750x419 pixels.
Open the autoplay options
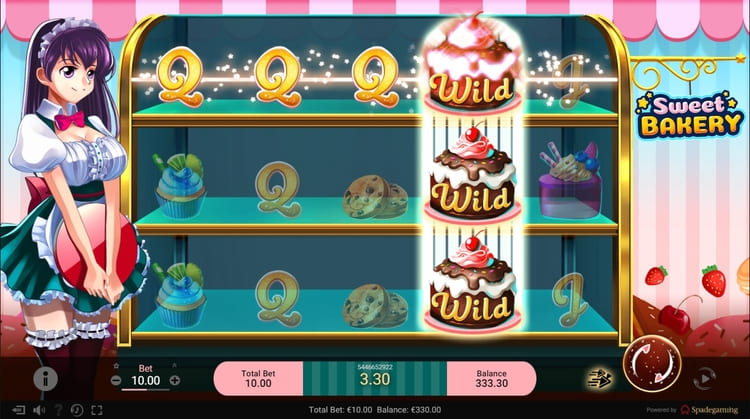[x=704, y=378]
